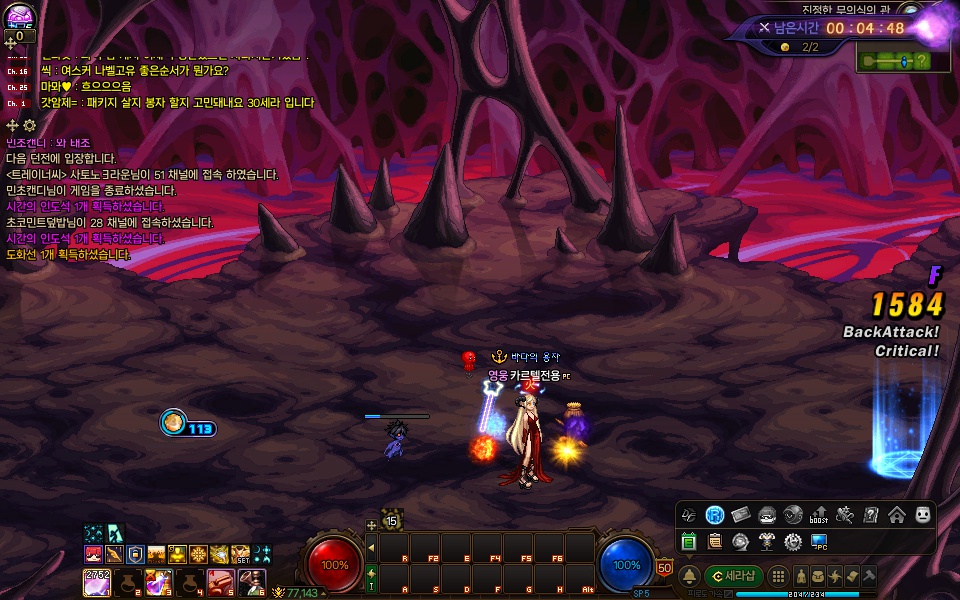Screen dimensions: 960x600
Task: Use the purple potion in quick slot 3
Action: tap(158, 581)
